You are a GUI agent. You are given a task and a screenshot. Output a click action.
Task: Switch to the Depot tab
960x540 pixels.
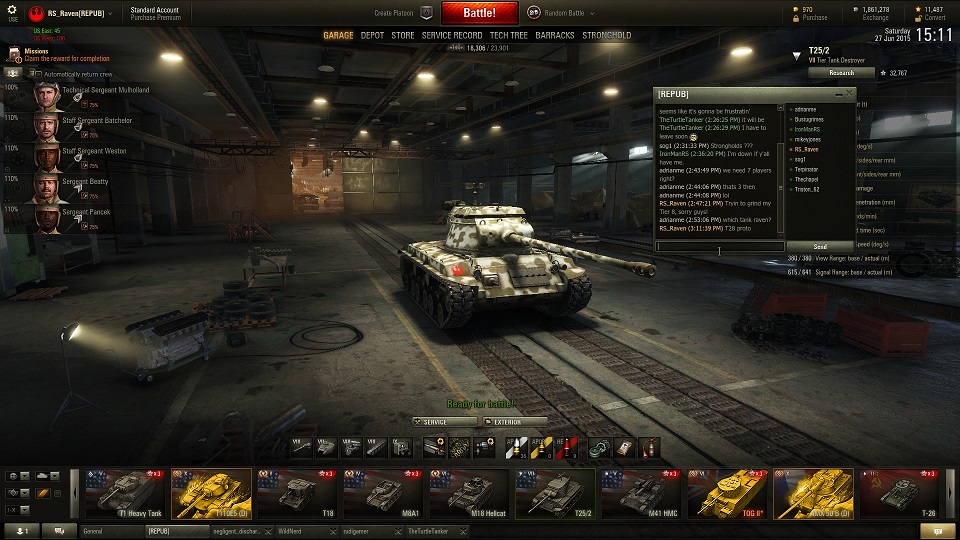[x=372, y=35]
